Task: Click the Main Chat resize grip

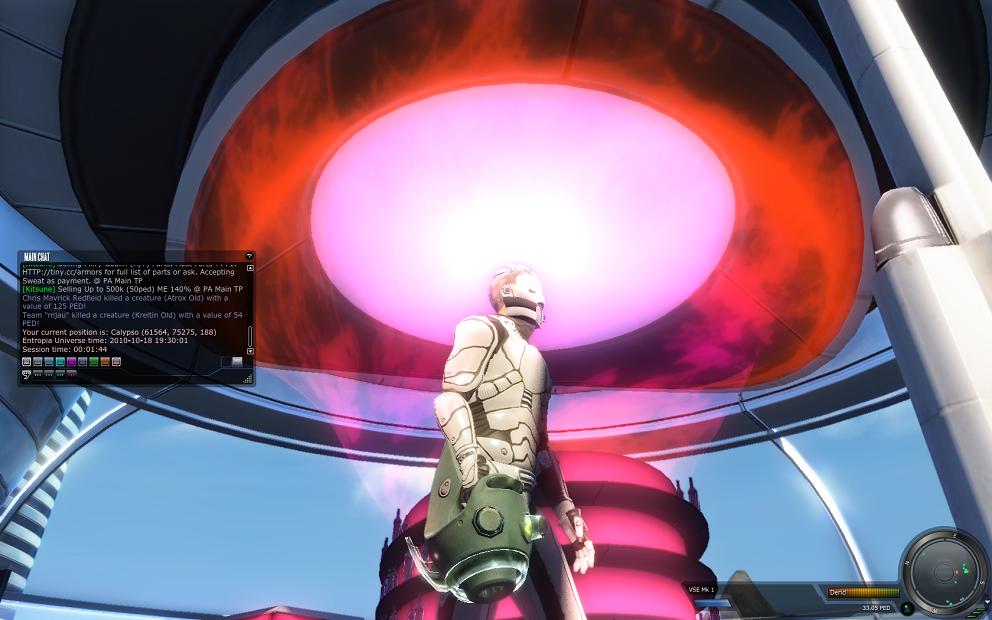Action: 248,380
